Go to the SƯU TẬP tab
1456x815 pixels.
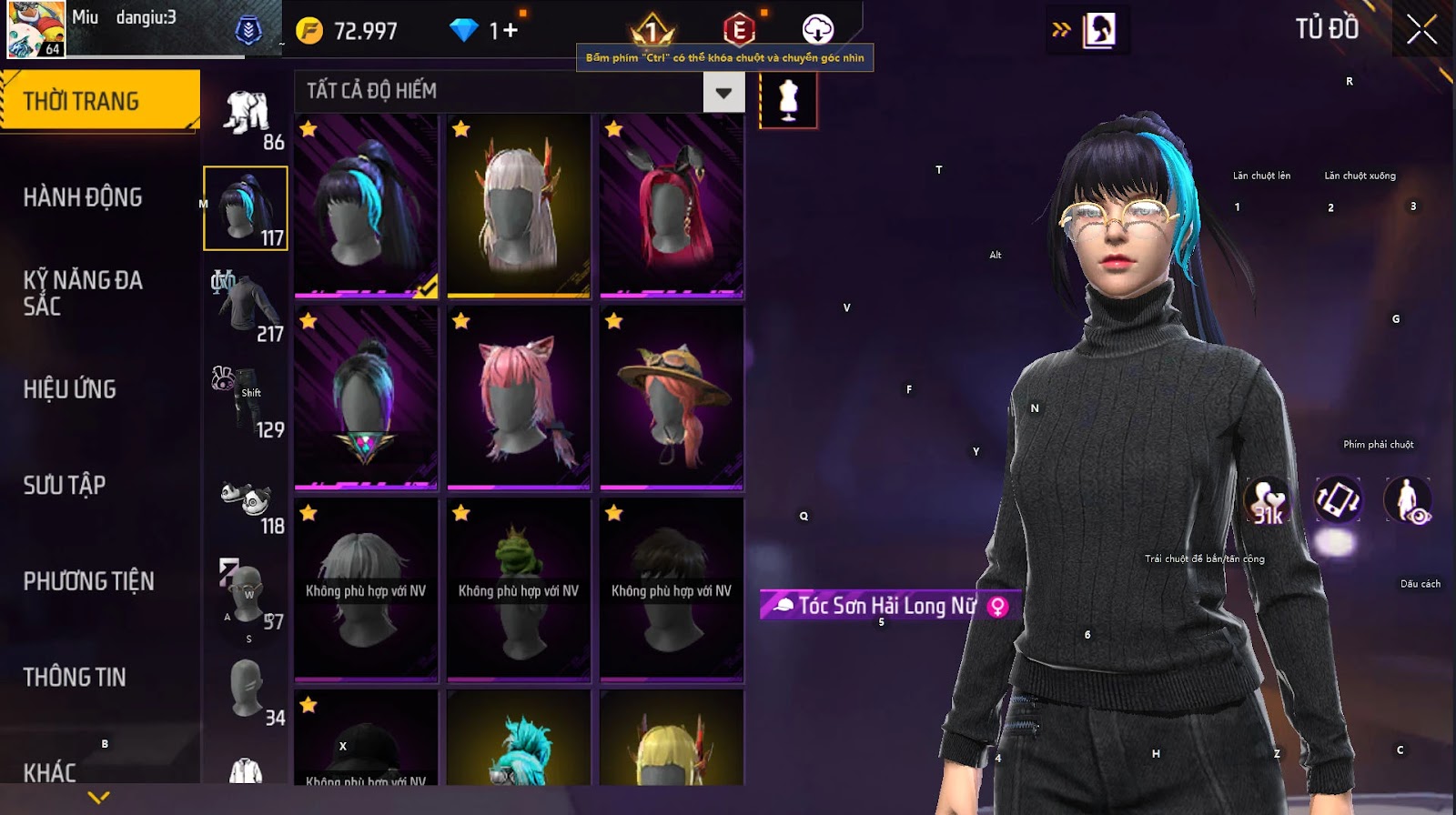tap(65, 485)
